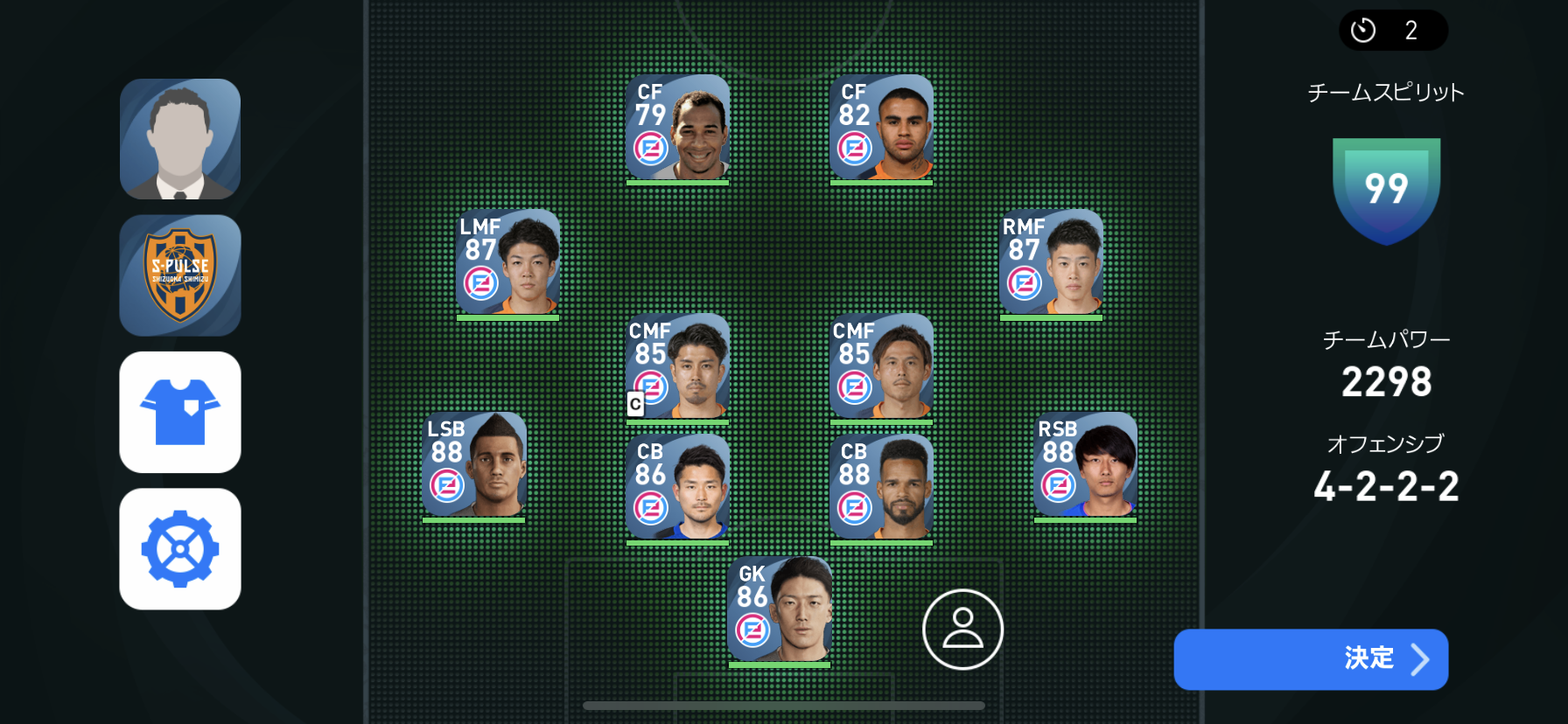This screenshot has width=1568, height=724.
Task: Open the manager portrait panel
Action: pyautogui.click(x=180, y=139)
